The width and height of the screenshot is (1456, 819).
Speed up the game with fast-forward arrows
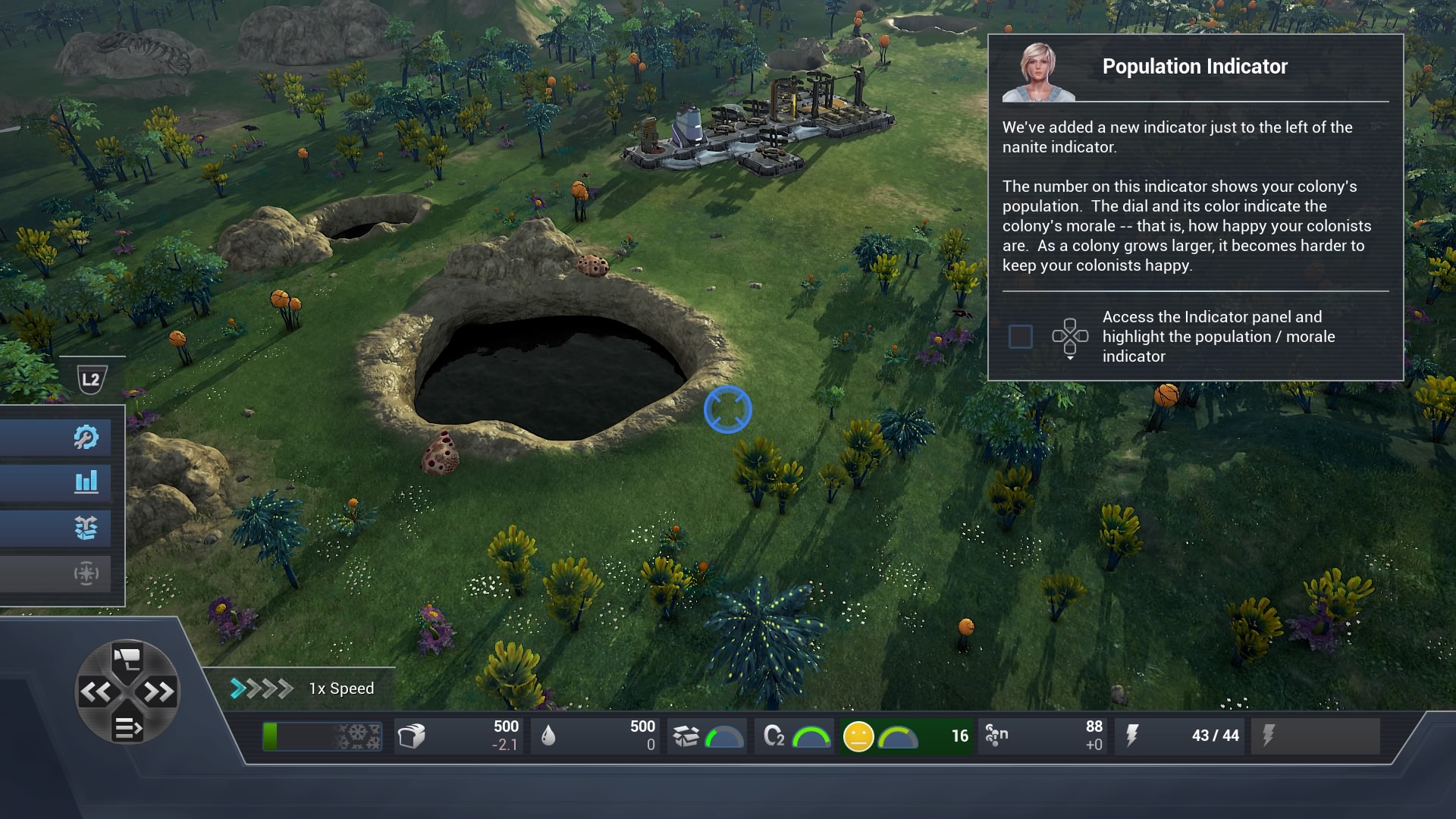[x=158, y=692]
